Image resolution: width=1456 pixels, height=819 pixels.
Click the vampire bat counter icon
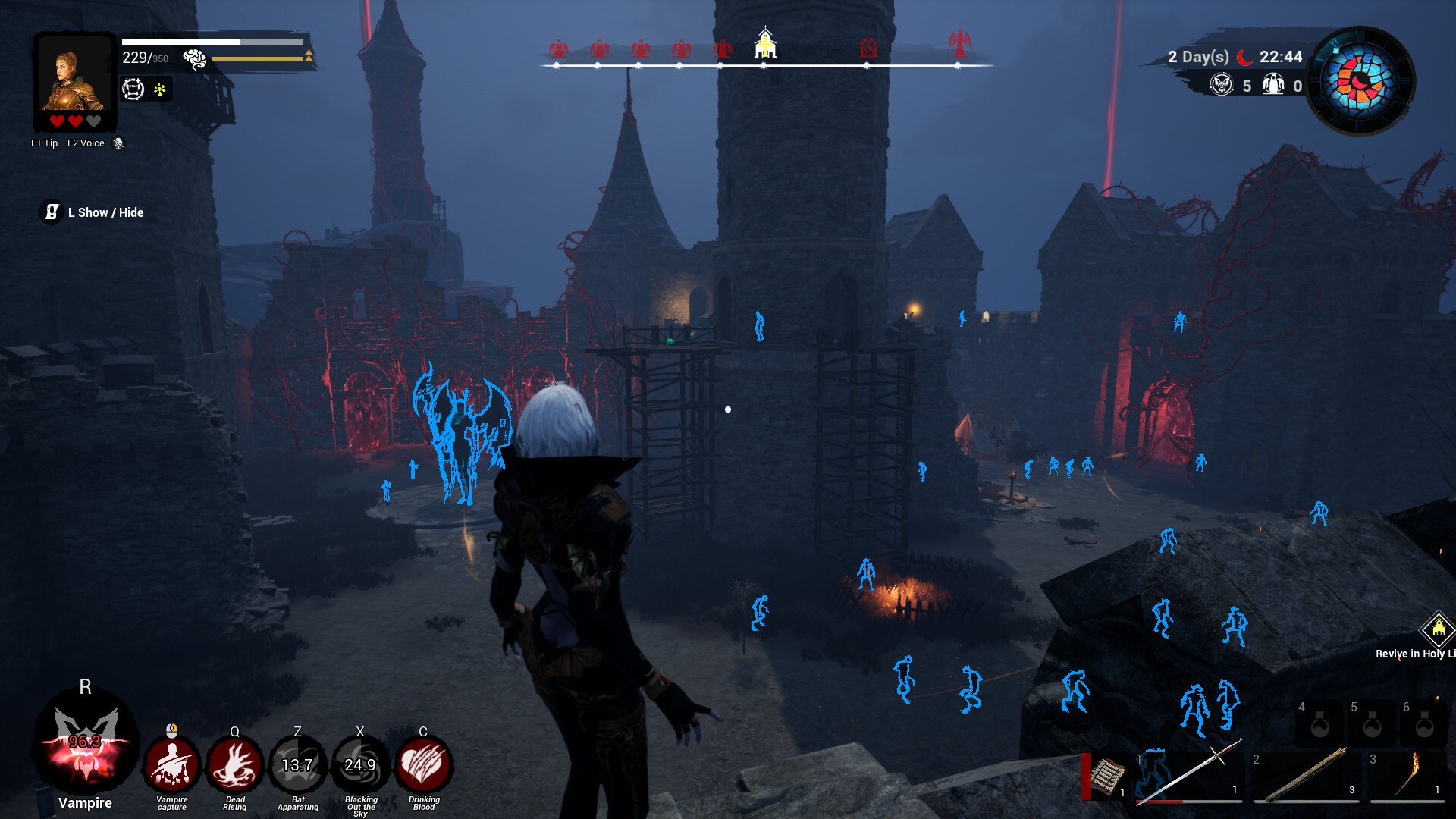click(x=1221, y=85)
